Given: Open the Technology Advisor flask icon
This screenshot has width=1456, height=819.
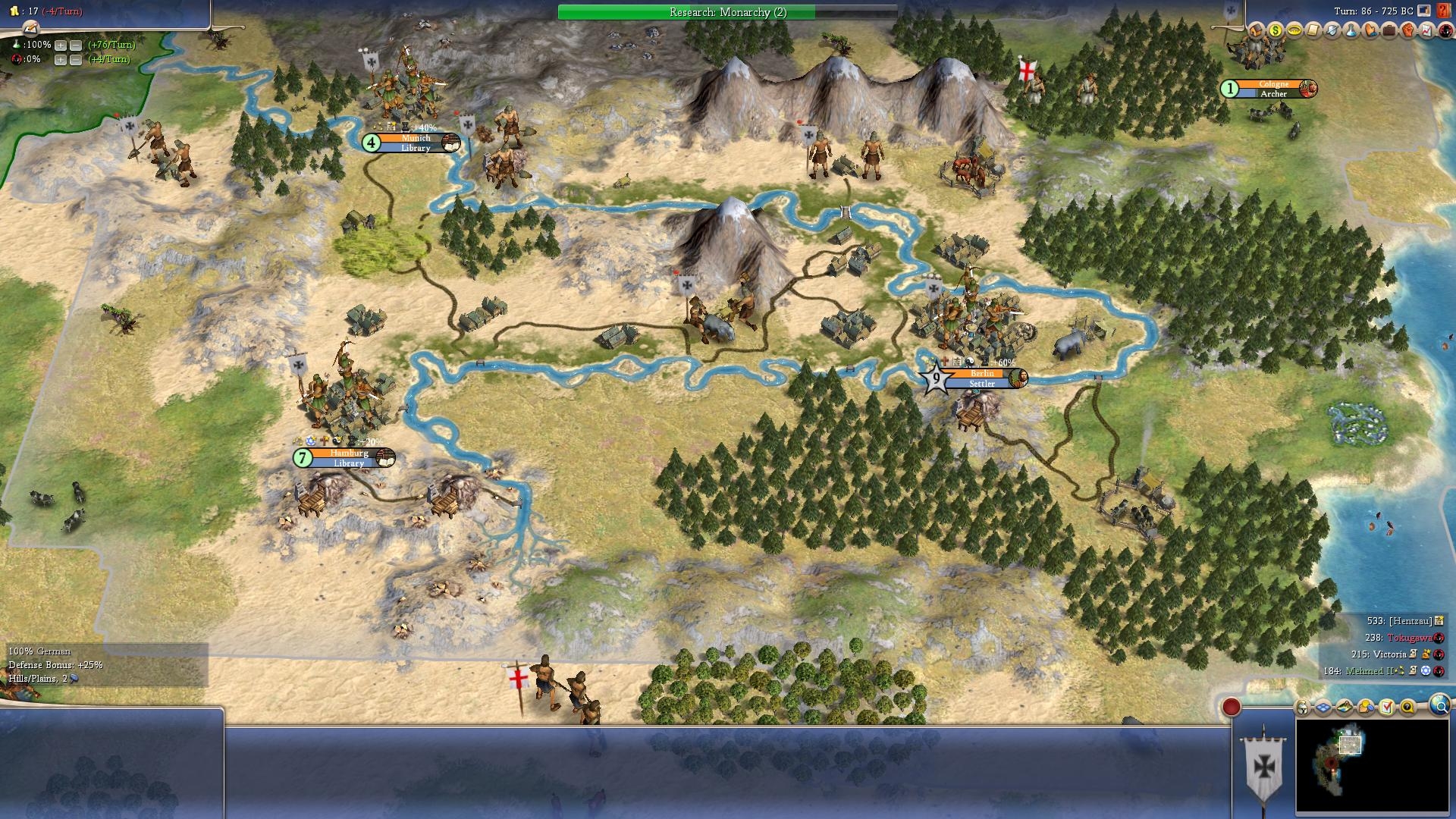Looking at the screenshot, I should point(1351,32).
